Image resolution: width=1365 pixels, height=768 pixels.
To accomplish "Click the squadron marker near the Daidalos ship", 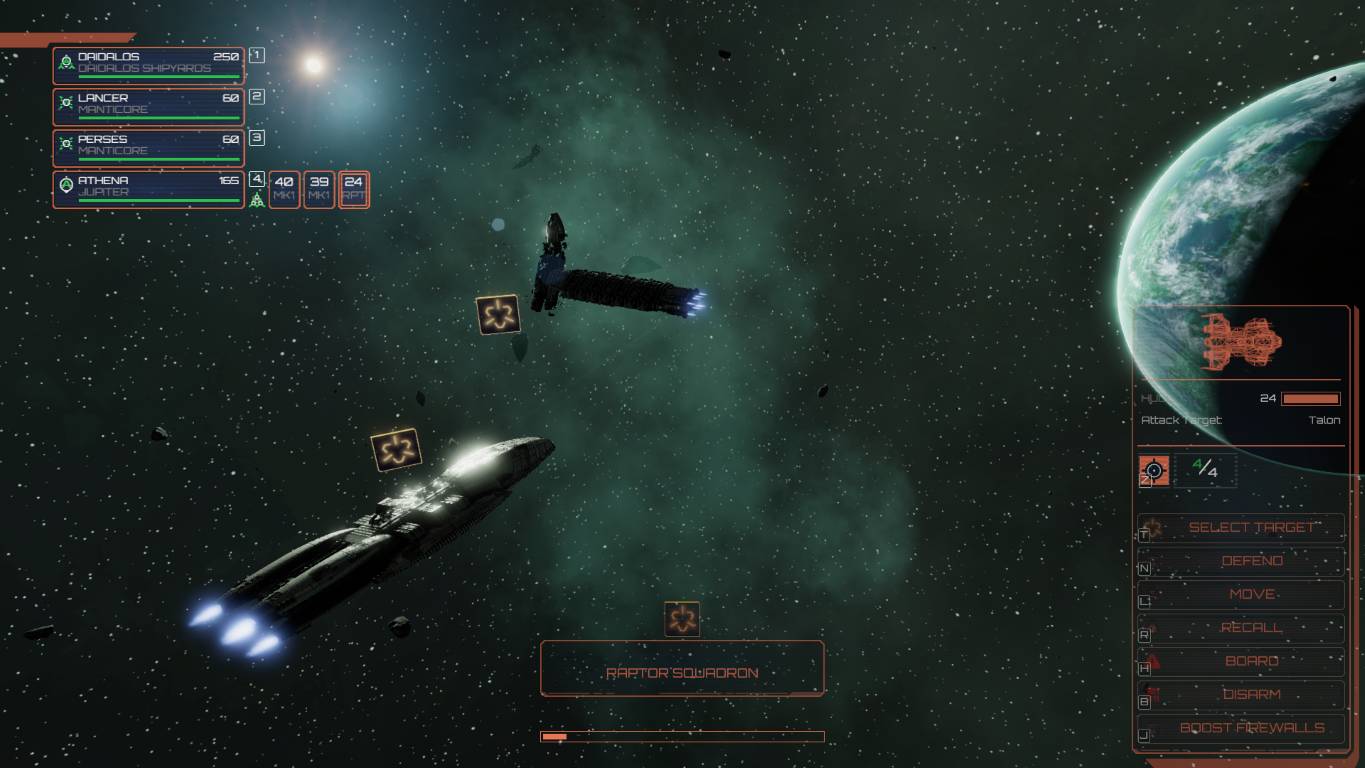I will (x=497, y=314).
